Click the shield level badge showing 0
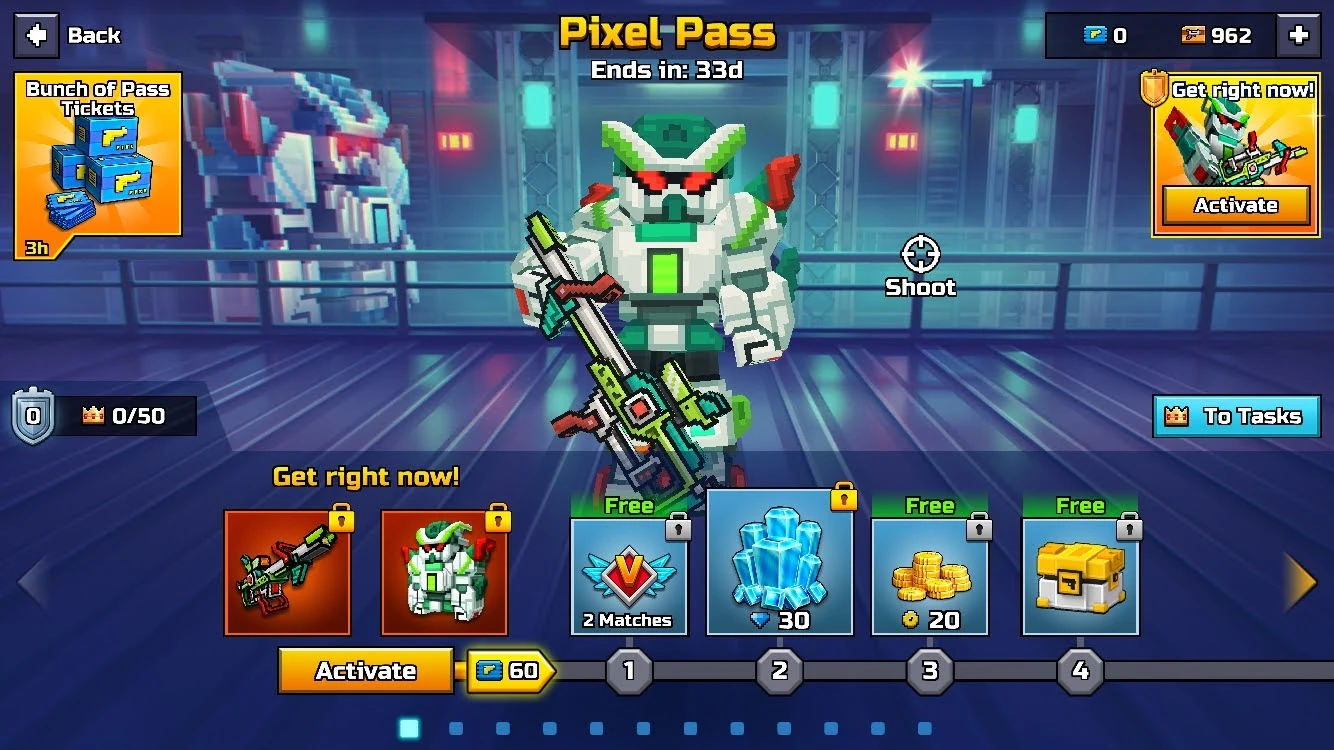Image resolution: width=1334 pixels, height=750 pixels. coord(31,413)
